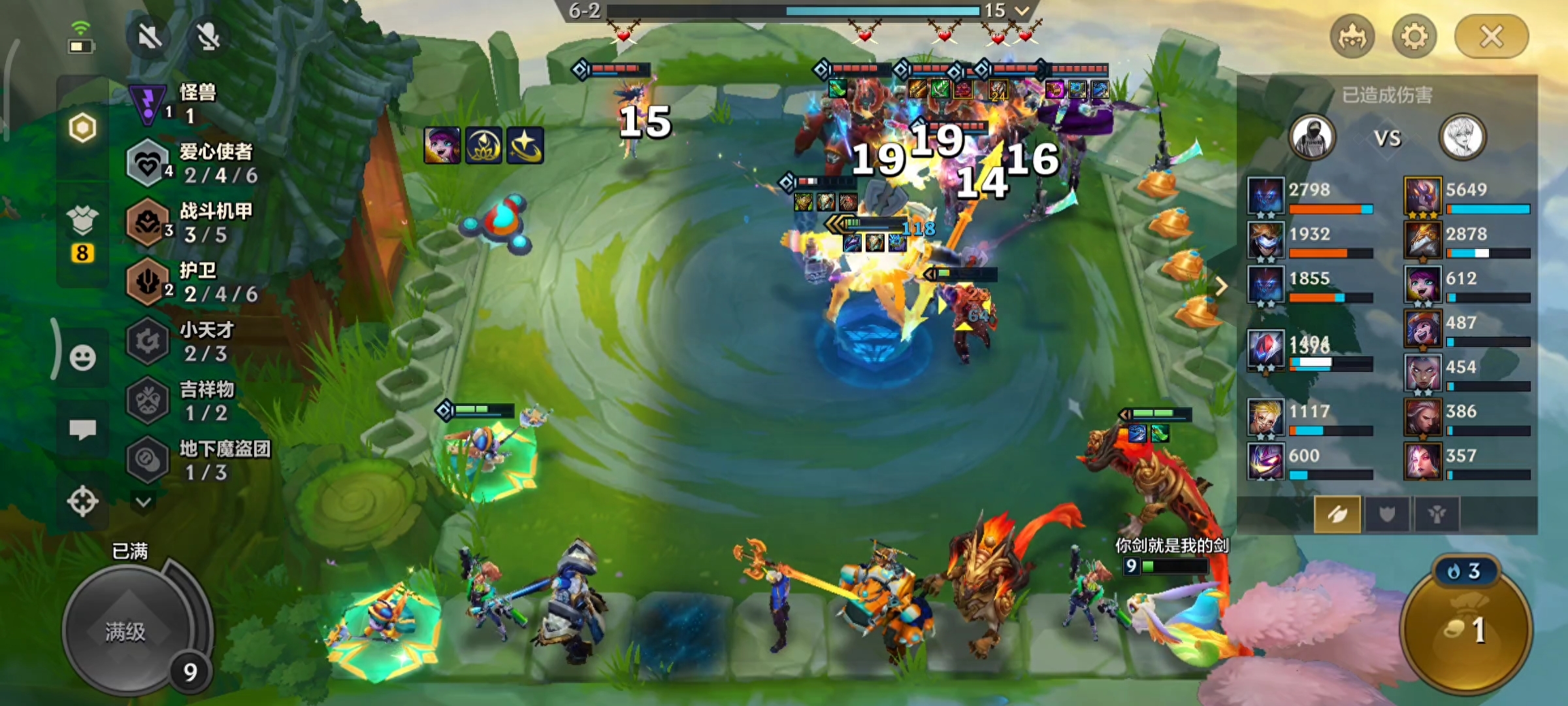
Task: Open the emote smiley face button
Action: 82,358
